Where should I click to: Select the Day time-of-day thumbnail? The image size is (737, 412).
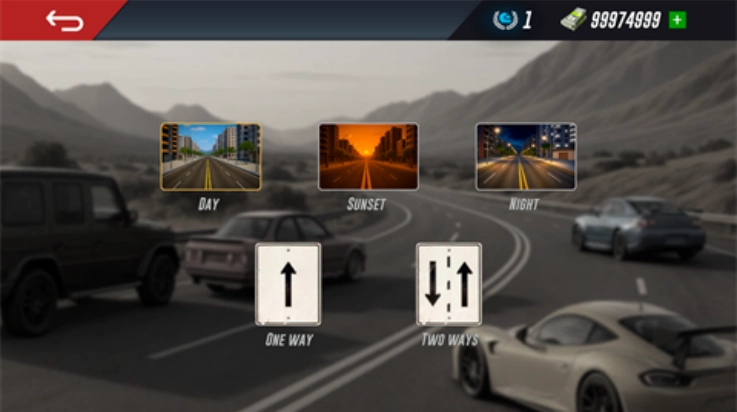pos(210,157)
